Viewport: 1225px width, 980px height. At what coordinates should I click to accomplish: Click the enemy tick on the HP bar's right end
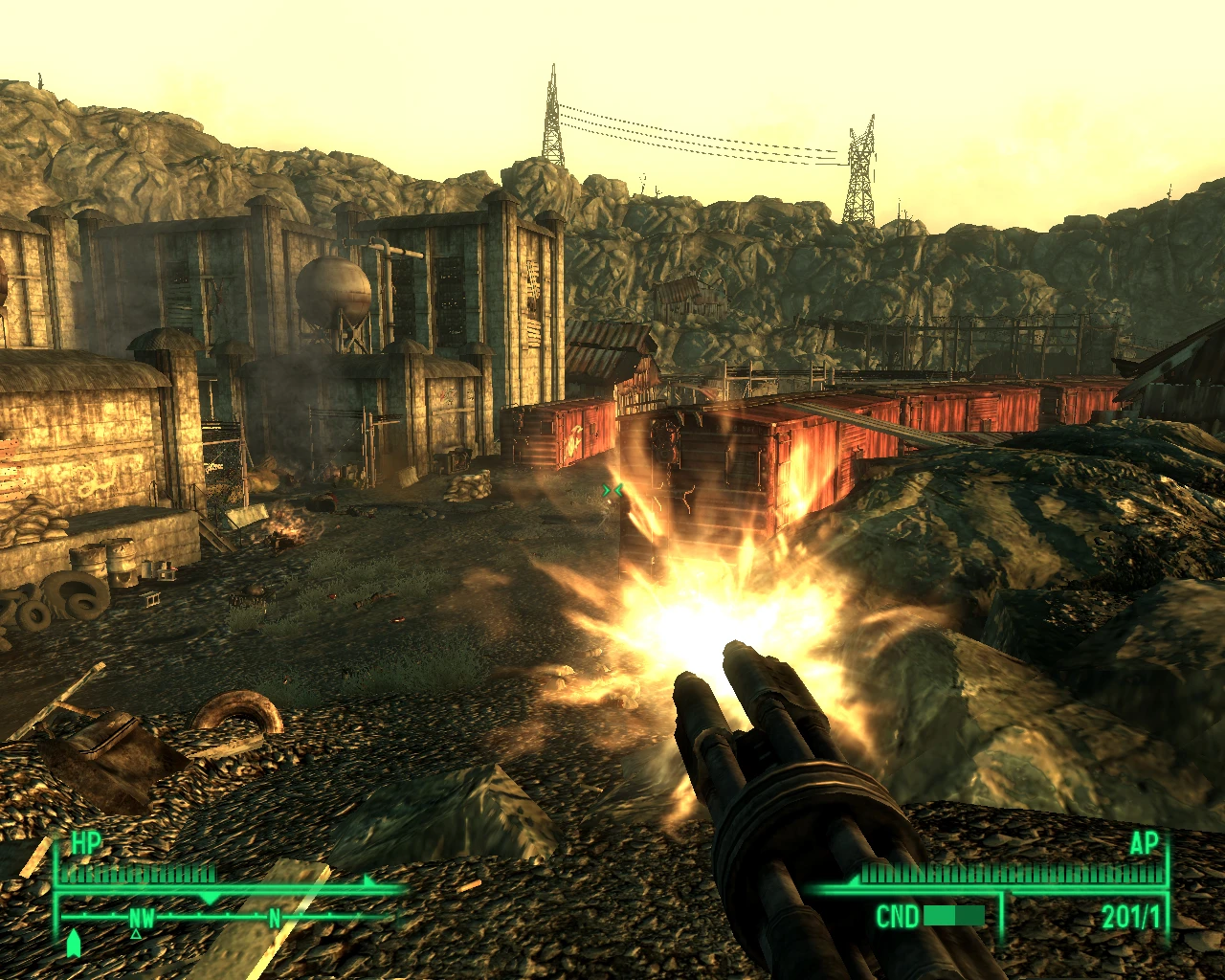(x=367, y=880)
